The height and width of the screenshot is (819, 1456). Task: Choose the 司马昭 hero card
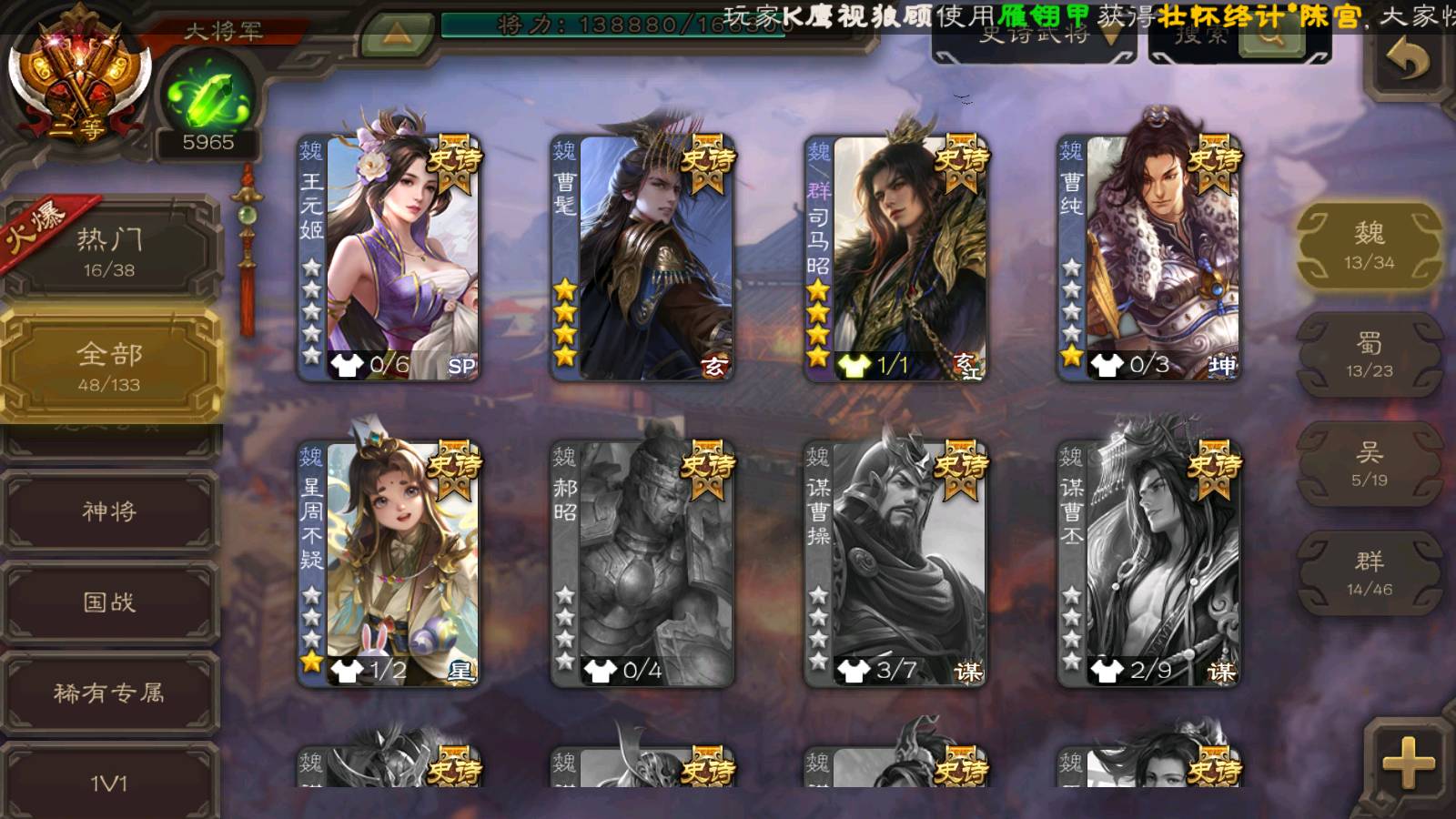coord(896,258)
